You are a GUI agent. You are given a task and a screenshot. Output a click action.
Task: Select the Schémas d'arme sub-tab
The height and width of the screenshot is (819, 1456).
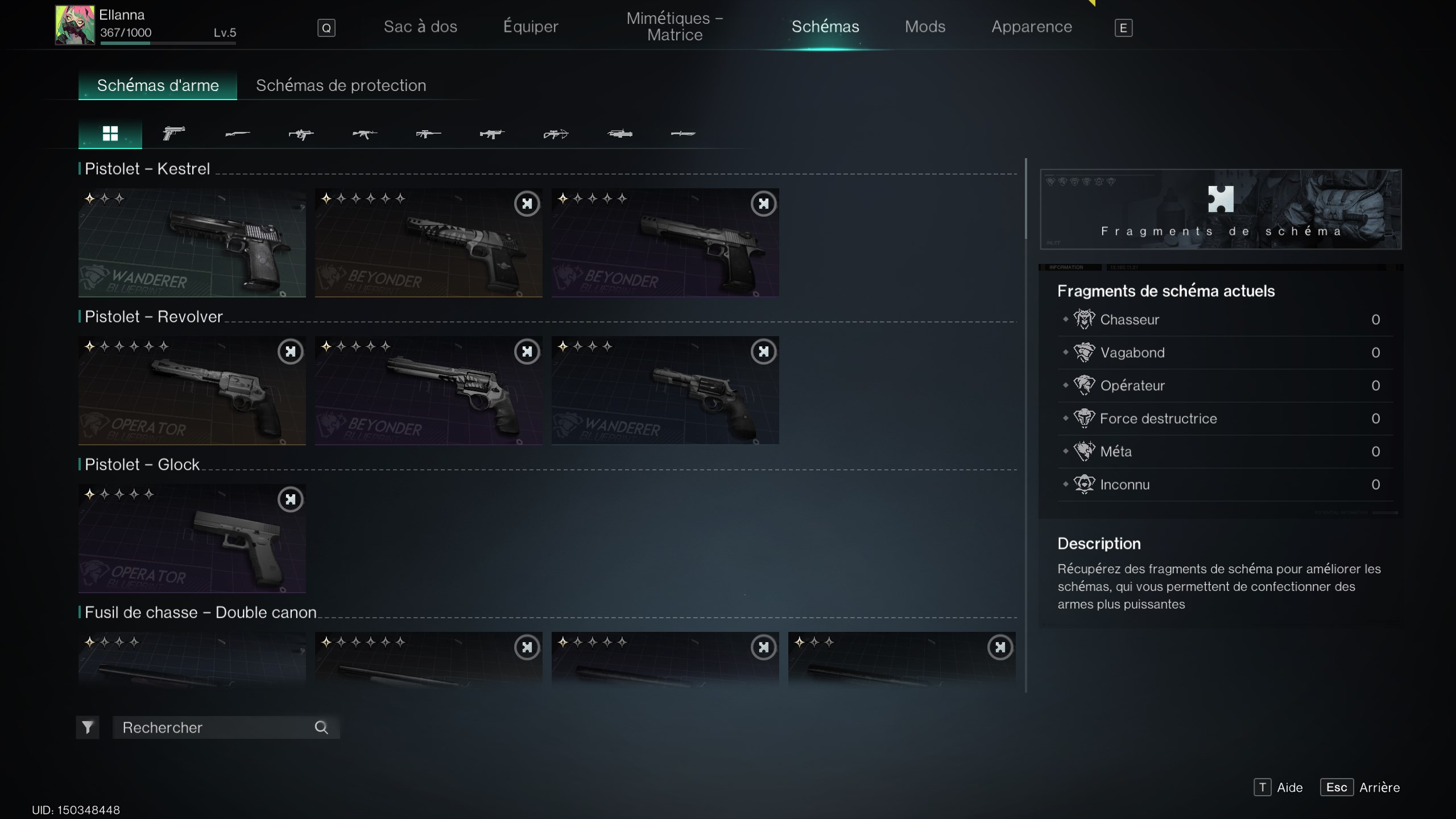coord(158,85)
